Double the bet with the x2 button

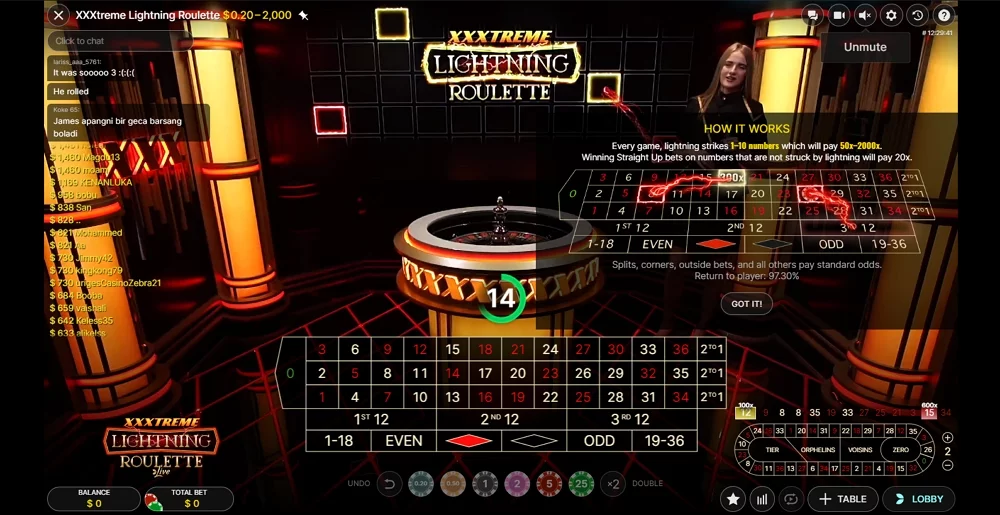612,484
